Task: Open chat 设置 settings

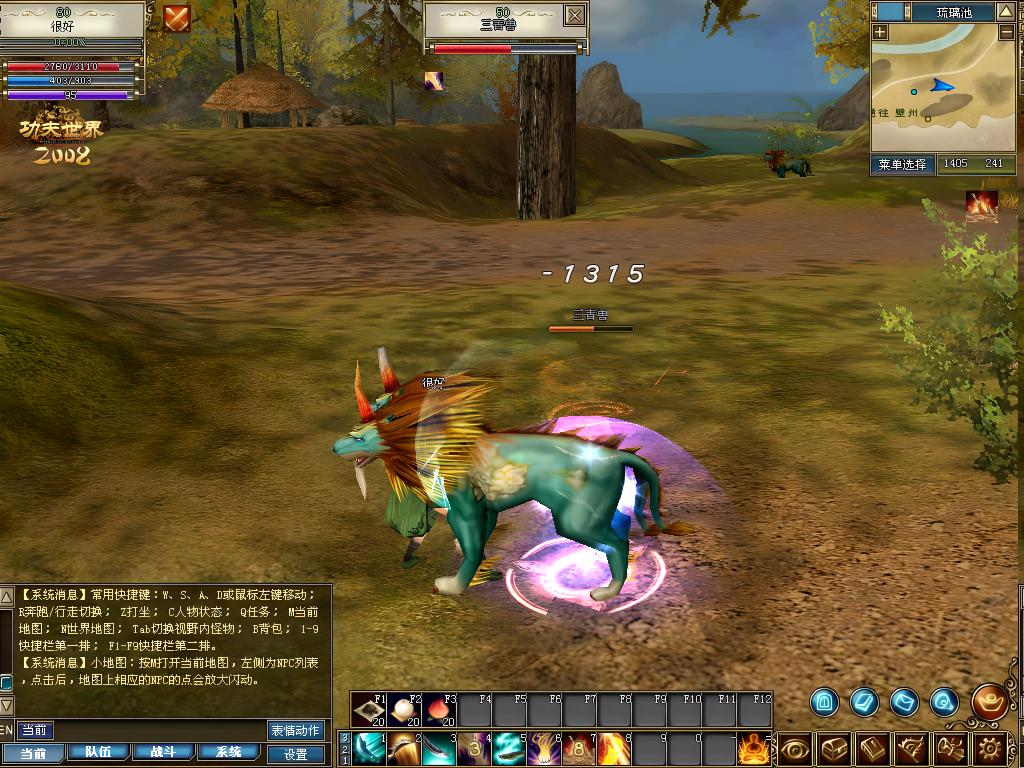Action: point(296,754)
